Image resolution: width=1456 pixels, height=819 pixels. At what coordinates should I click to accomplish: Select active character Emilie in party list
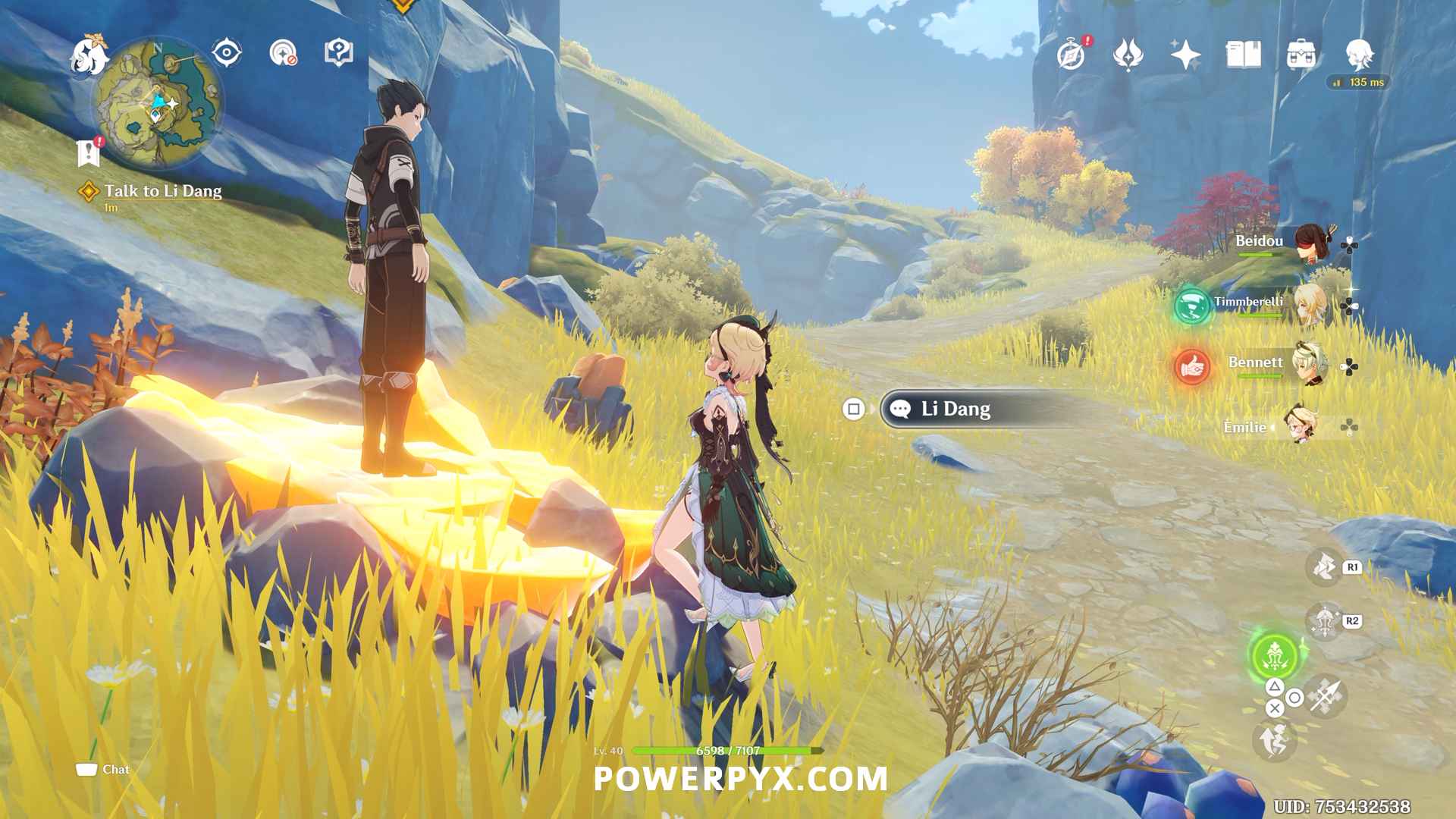click(x=1298, y=426)
